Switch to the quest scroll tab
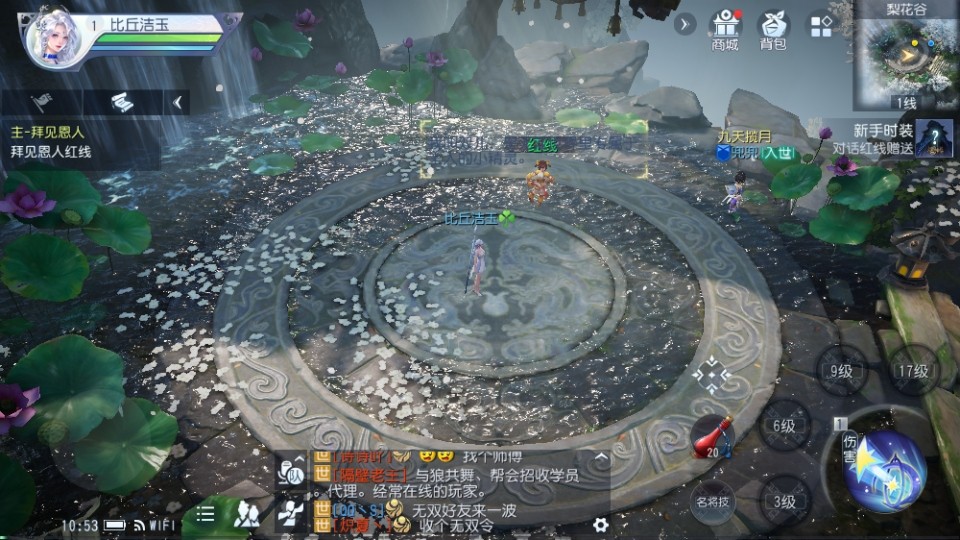960x540 pixels. pyautogui.click(x=122, y=101)
